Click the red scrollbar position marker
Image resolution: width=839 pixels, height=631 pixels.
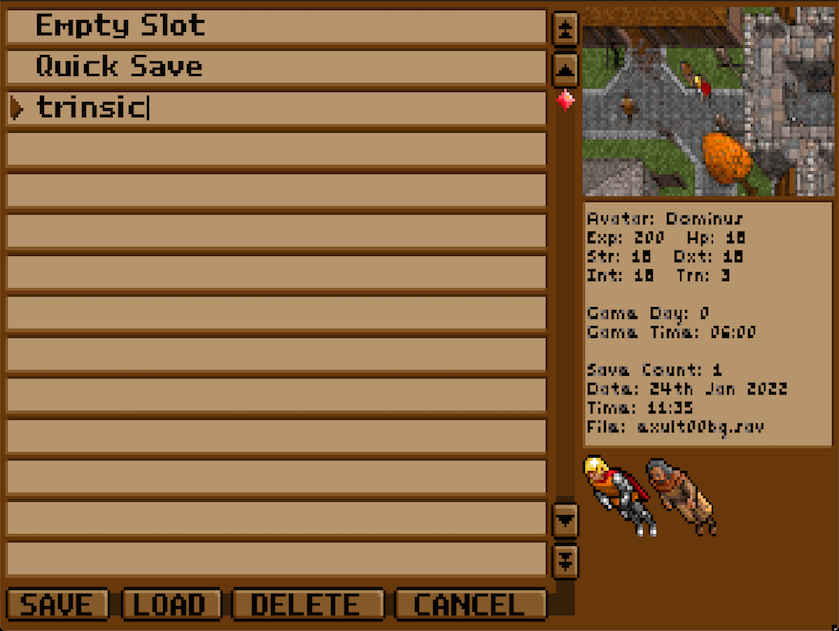coord(565,100)
